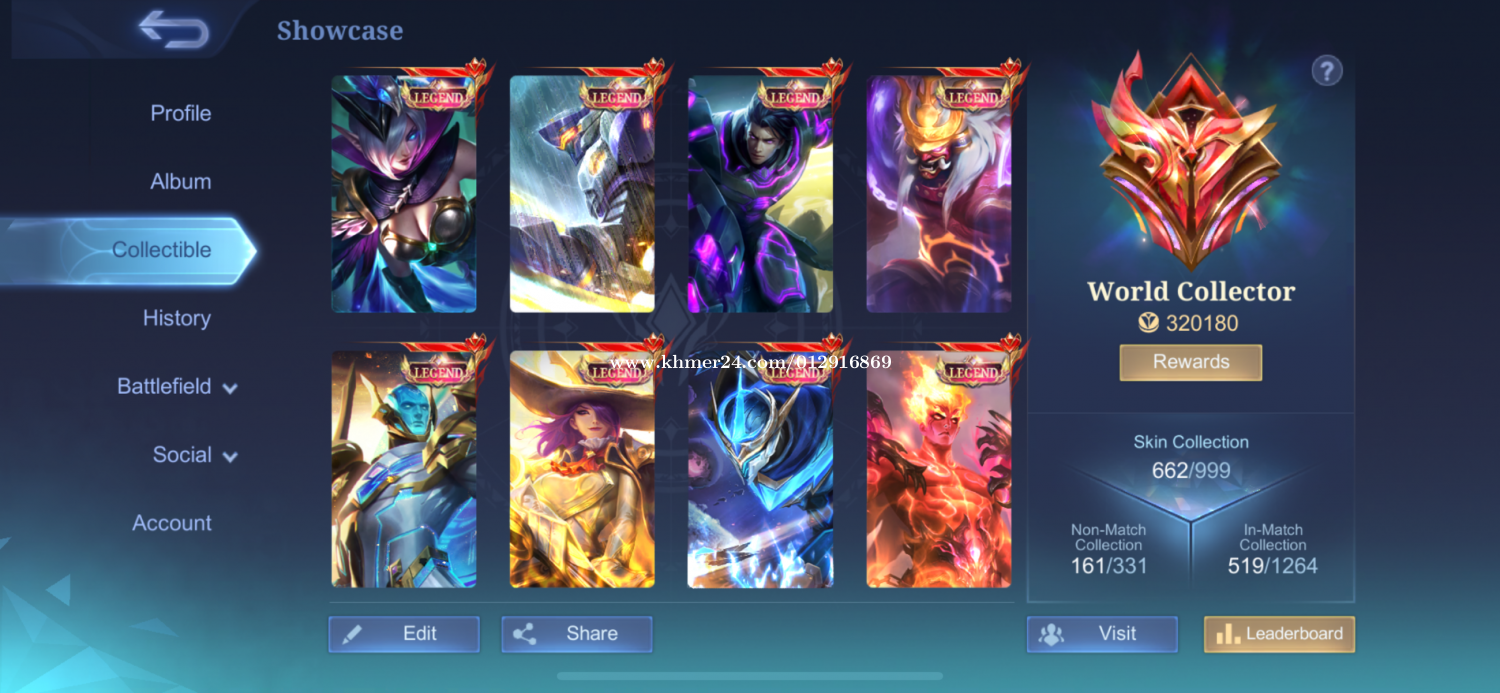Open the white-haired masked demon skin card
1500x693 pixels.
tap(938, 194)
